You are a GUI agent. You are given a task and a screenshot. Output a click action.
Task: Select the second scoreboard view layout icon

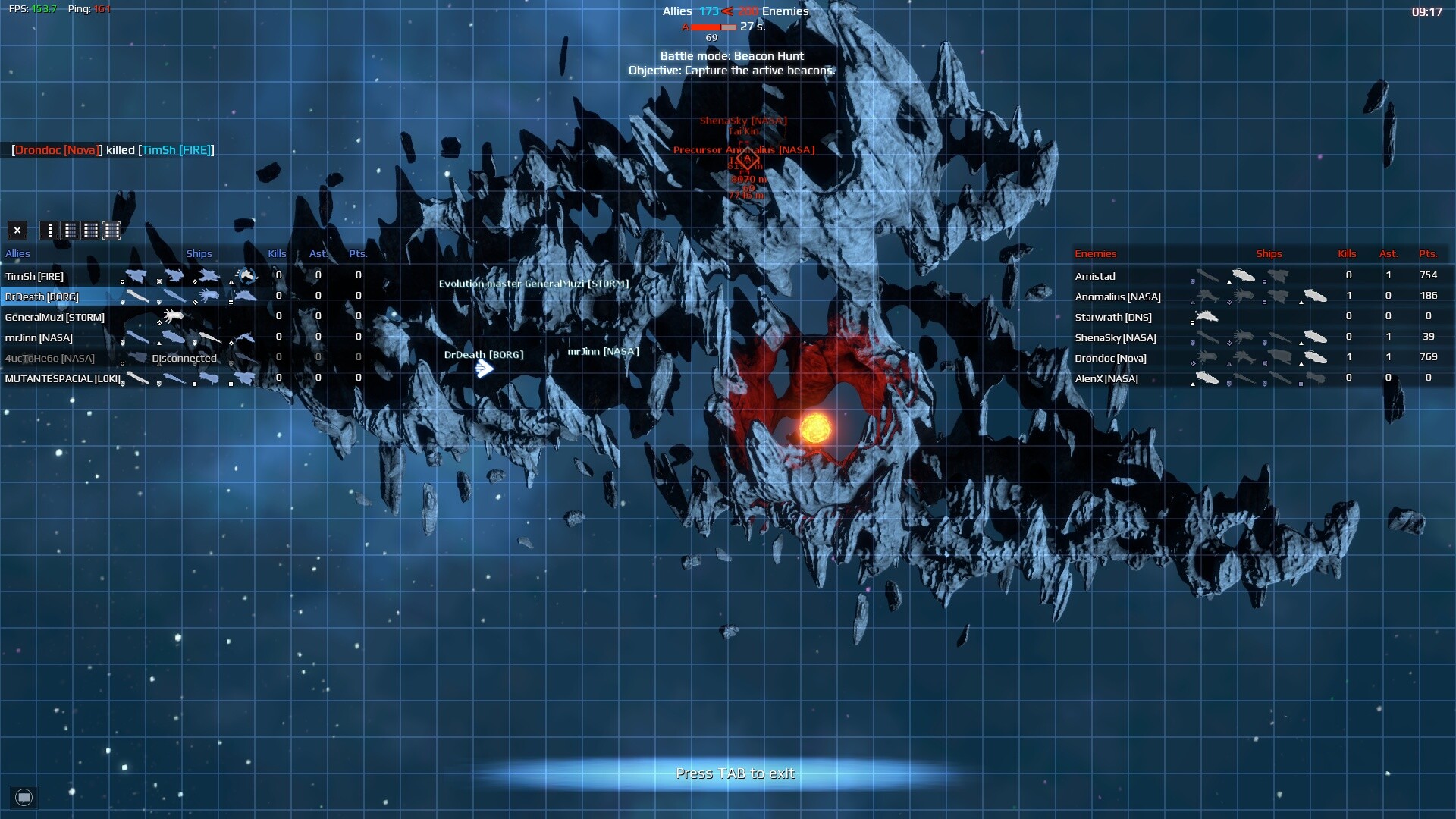[70, 231]
